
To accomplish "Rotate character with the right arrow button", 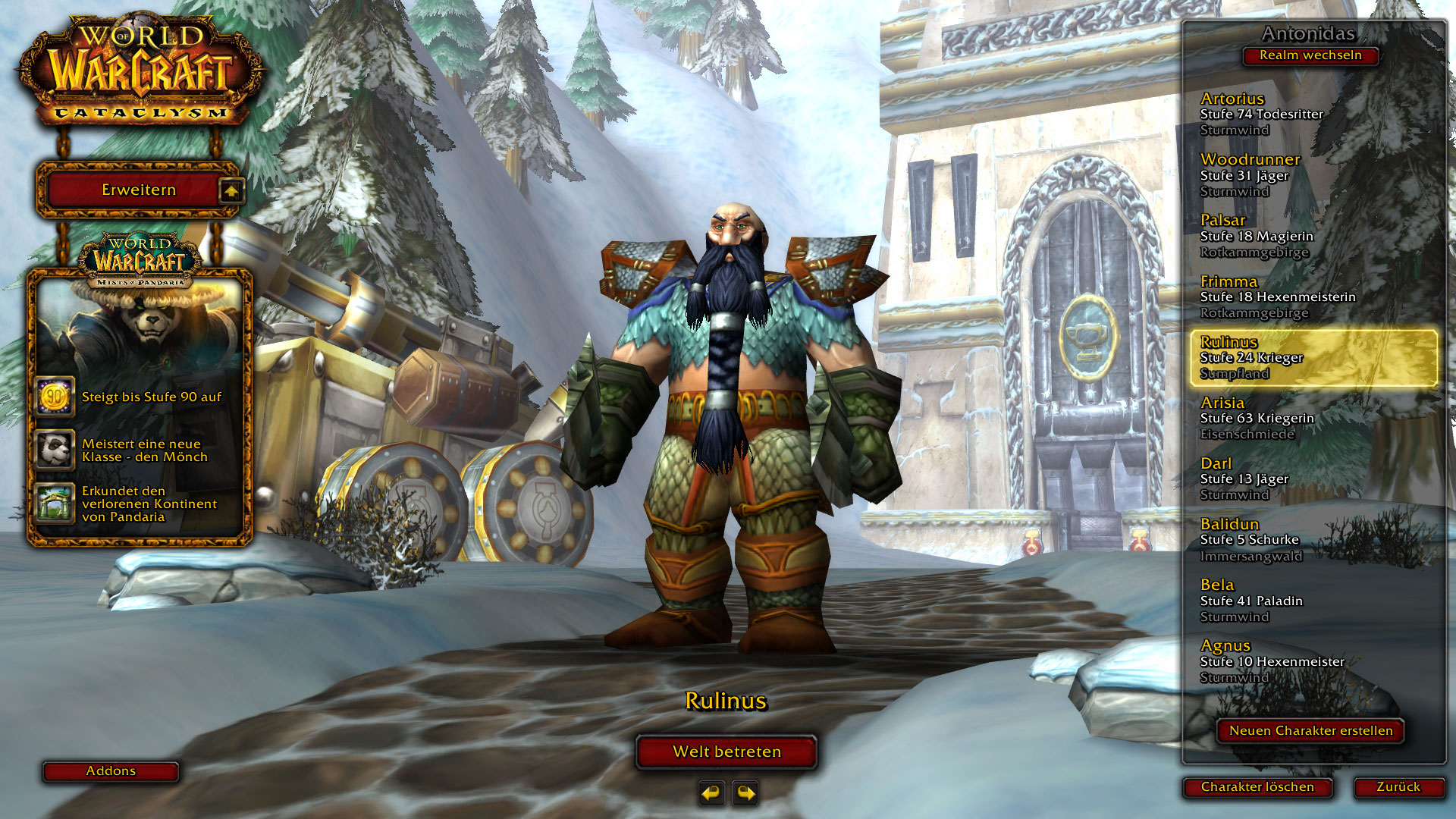I will 746,793.
